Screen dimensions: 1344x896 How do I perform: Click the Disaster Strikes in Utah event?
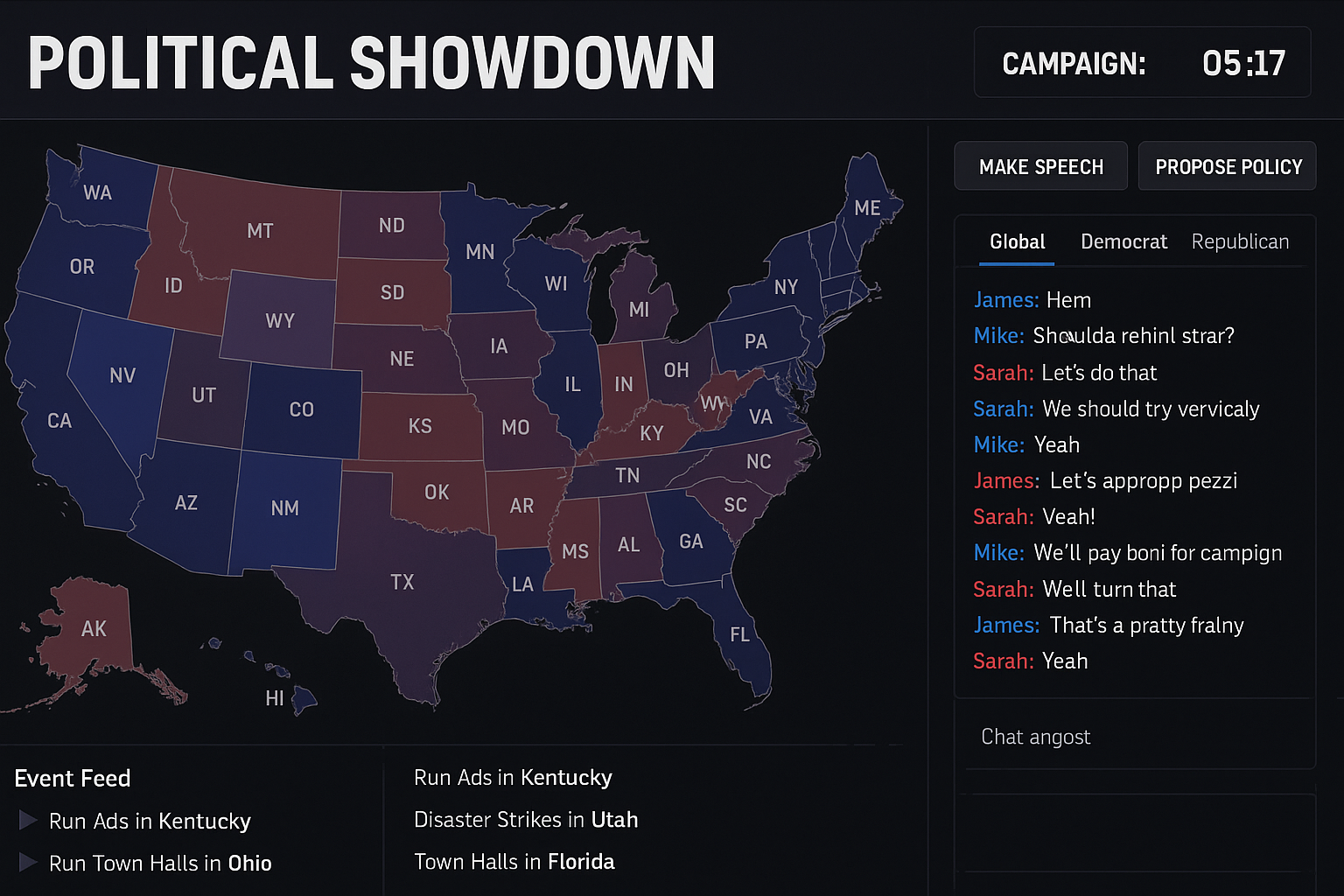[526, 820]
